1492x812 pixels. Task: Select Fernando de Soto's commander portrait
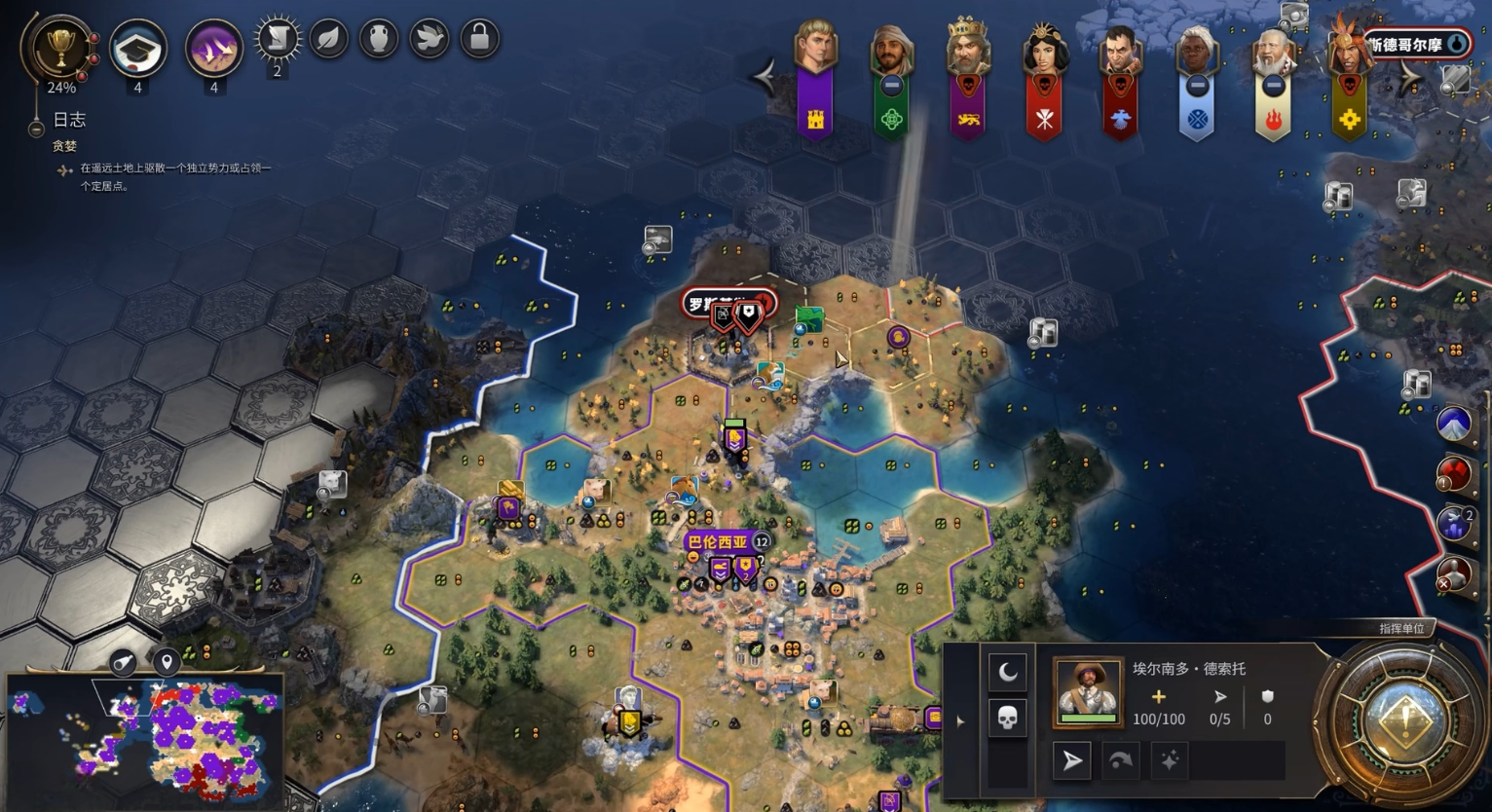click(x=1088, y=690)
